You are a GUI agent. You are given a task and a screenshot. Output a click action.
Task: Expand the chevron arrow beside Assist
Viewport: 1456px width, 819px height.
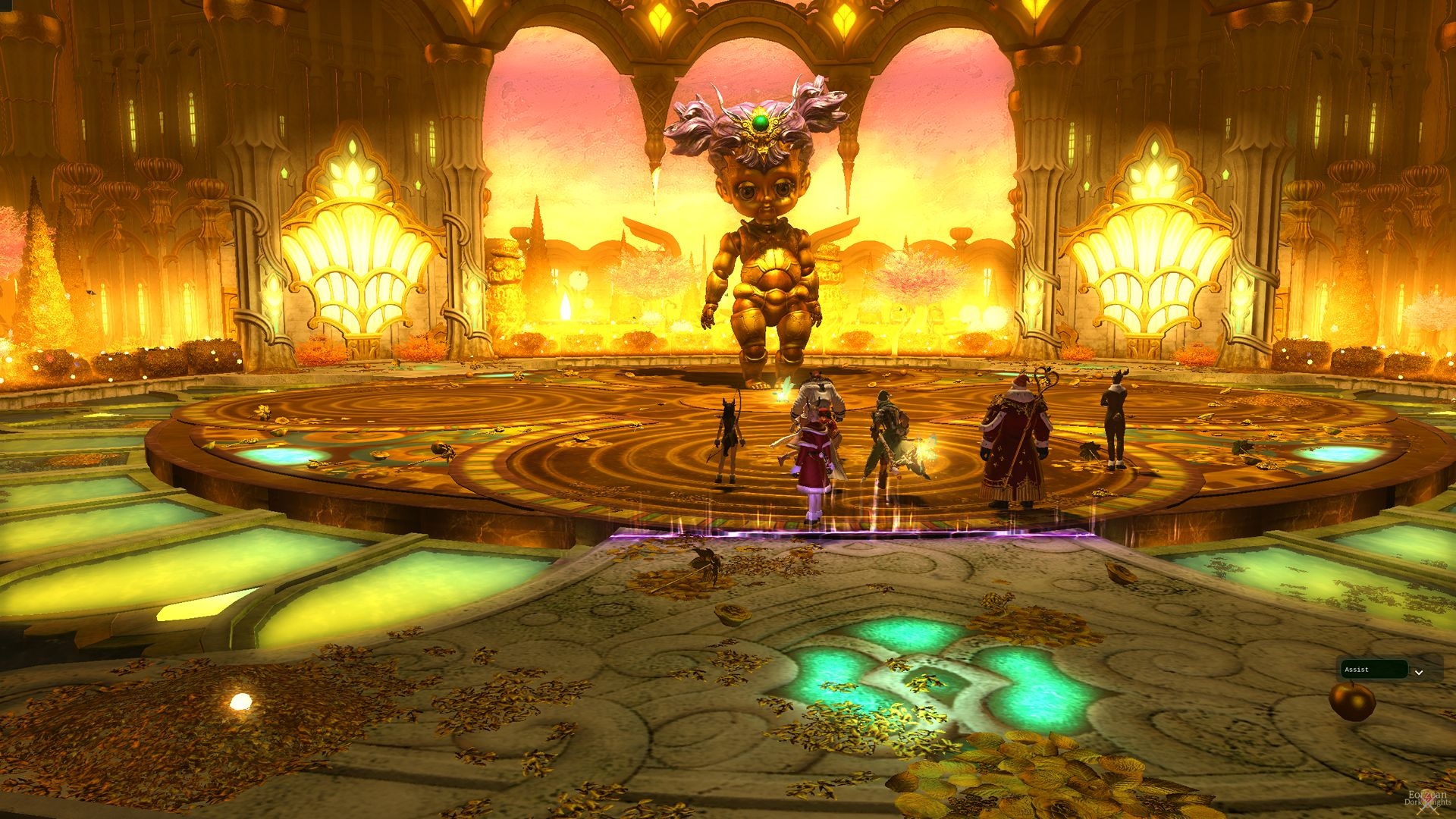1419,672
